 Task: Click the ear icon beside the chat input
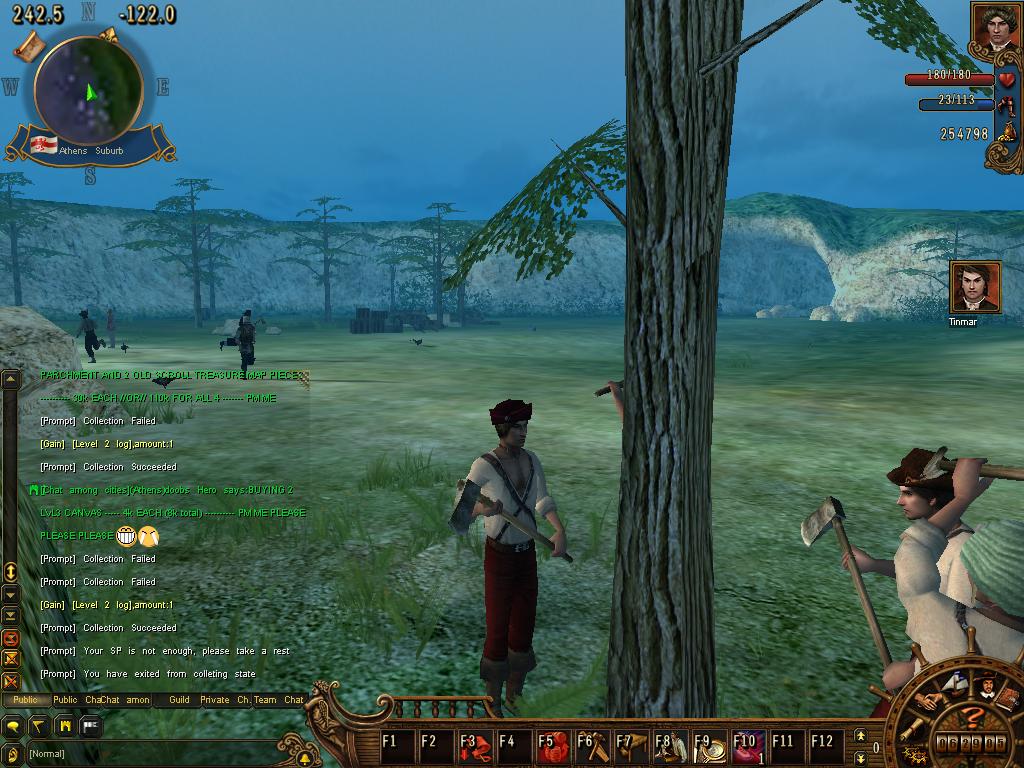[12, 754]
